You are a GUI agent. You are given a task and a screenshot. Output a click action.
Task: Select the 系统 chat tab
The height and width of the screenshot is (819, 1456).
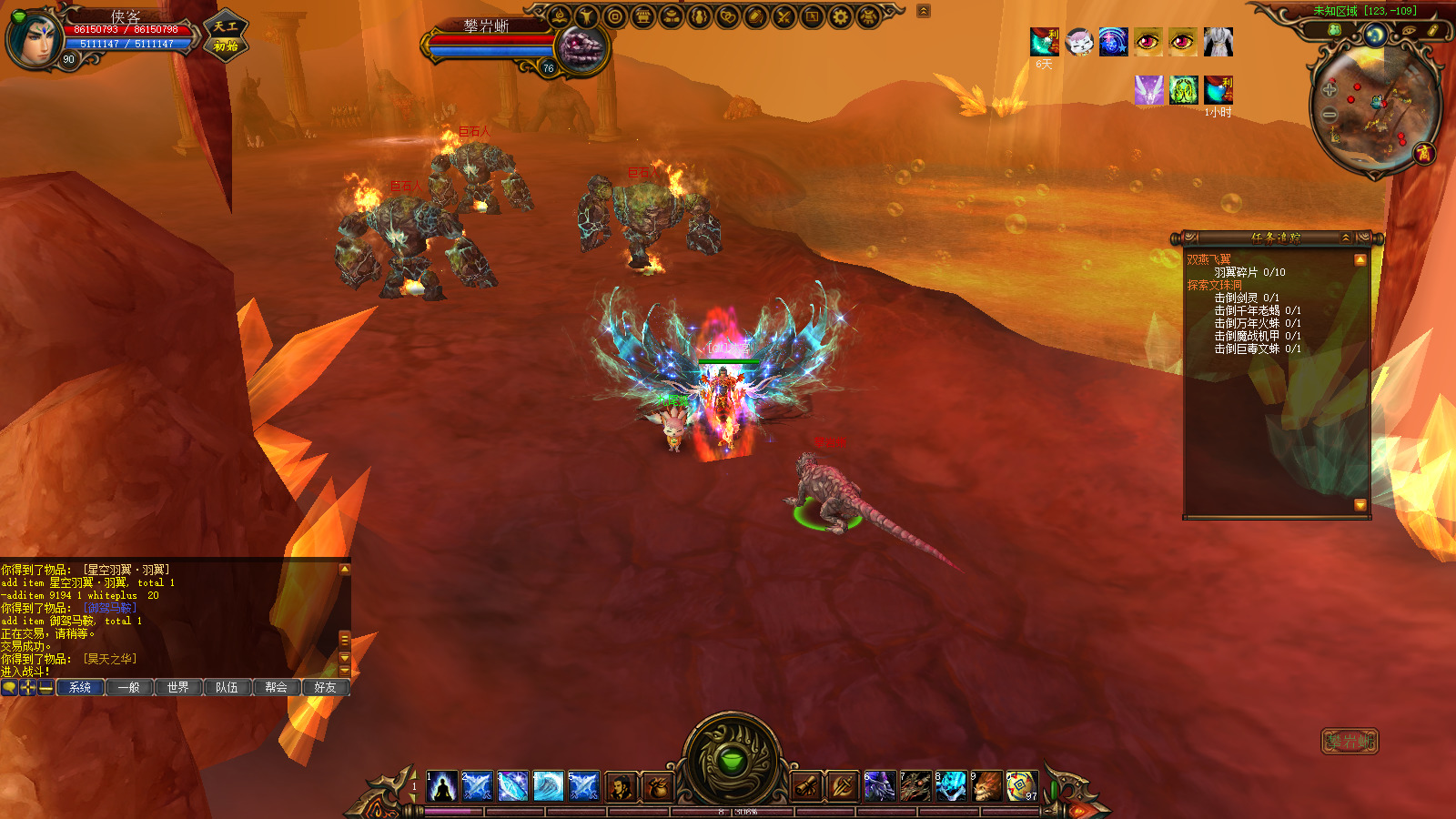[x=80, y=687]
